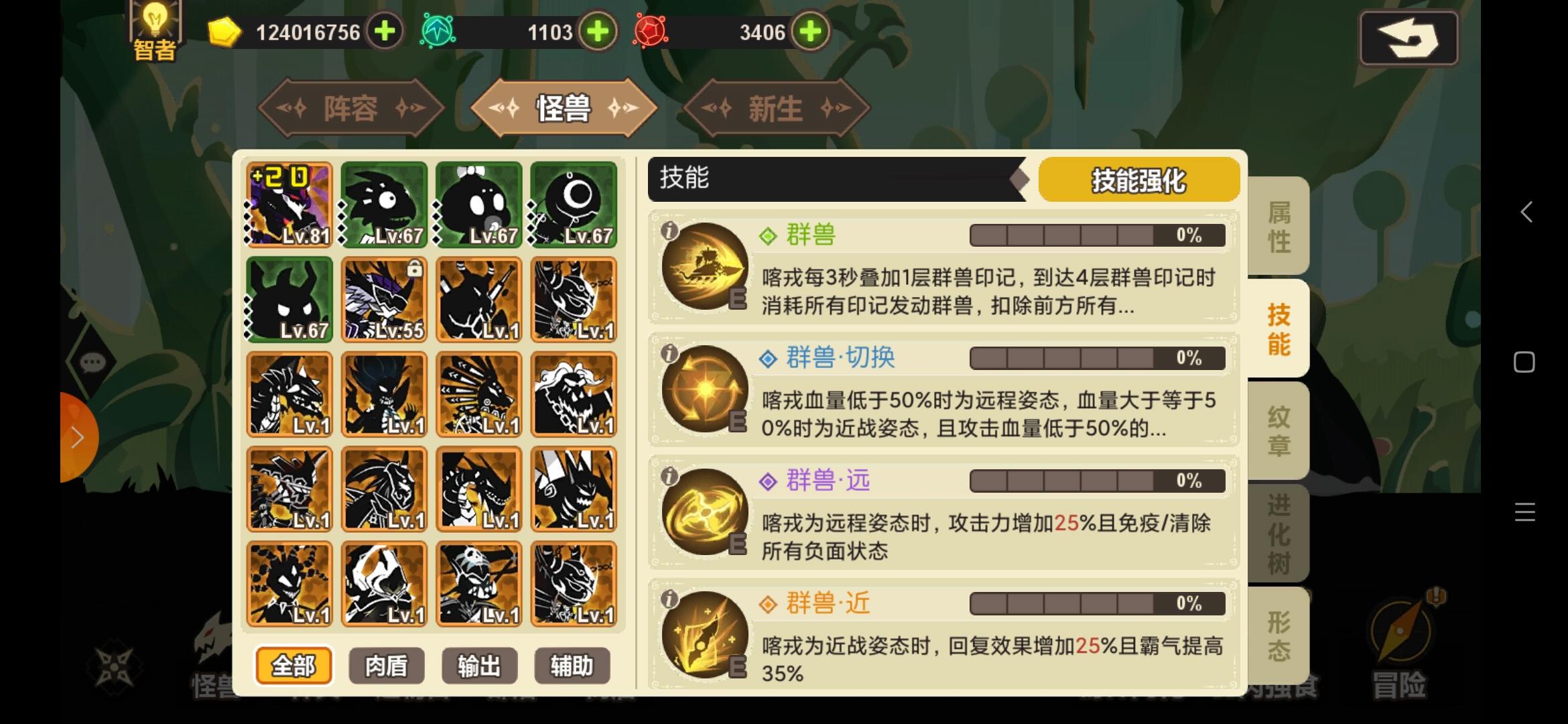This screenshot has height=724, width=1568.
Task: Enable the 输出 damage filter
Action: 478,665
